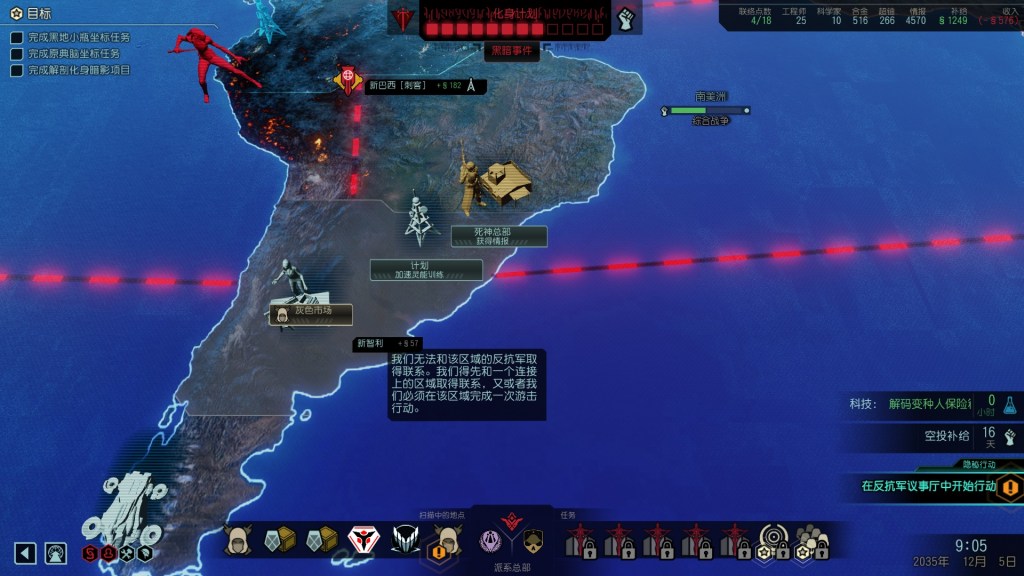Image resolution: width=1024 pixels, height=576 pixels.
Task: Select the white assassin mask site icon
Action: click(x=362, y=541)
